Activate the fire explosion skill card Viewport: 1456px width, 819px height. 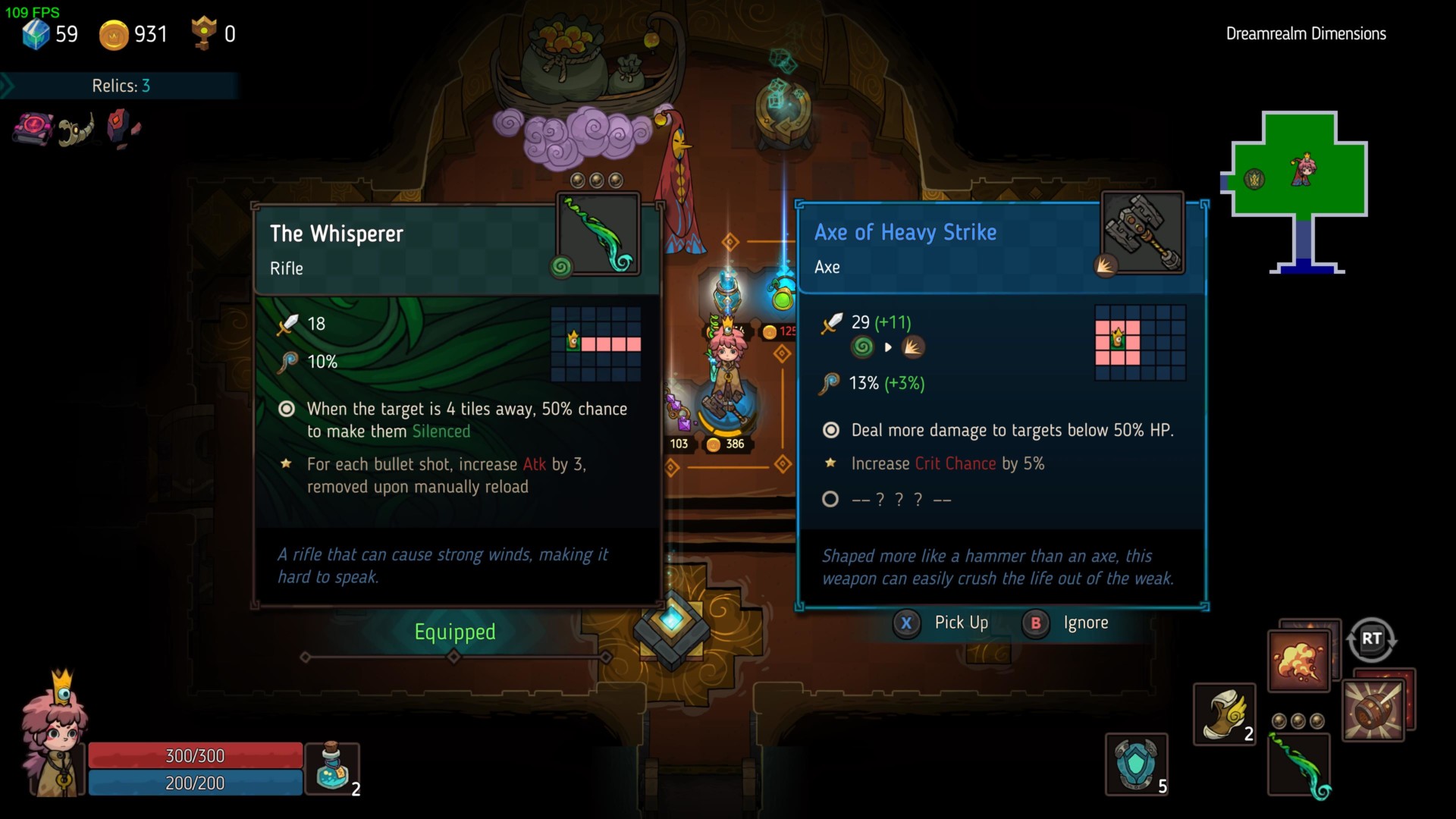[1299, 661]
